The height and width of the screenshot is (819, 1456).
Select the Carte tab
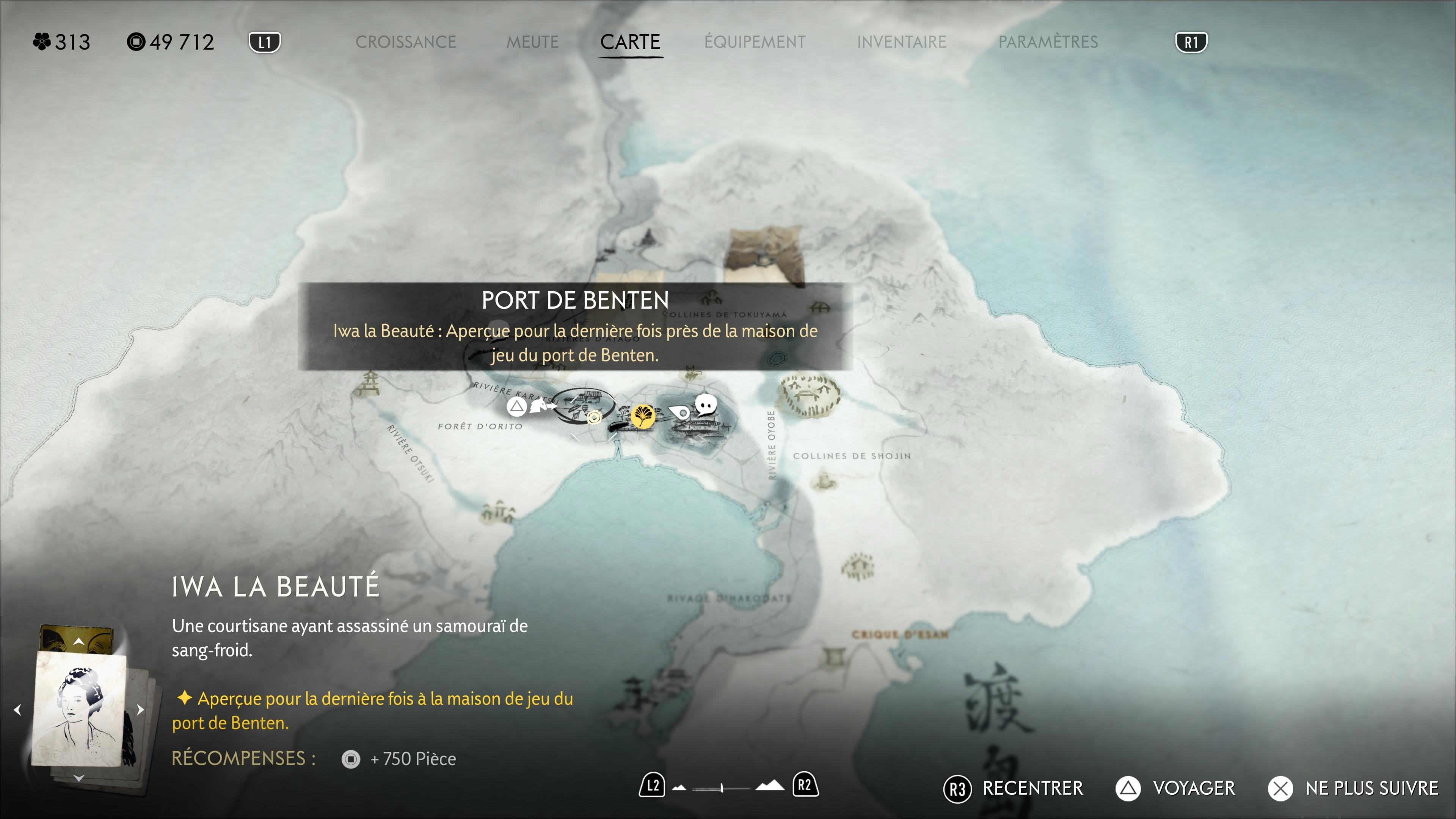point(630,42)
